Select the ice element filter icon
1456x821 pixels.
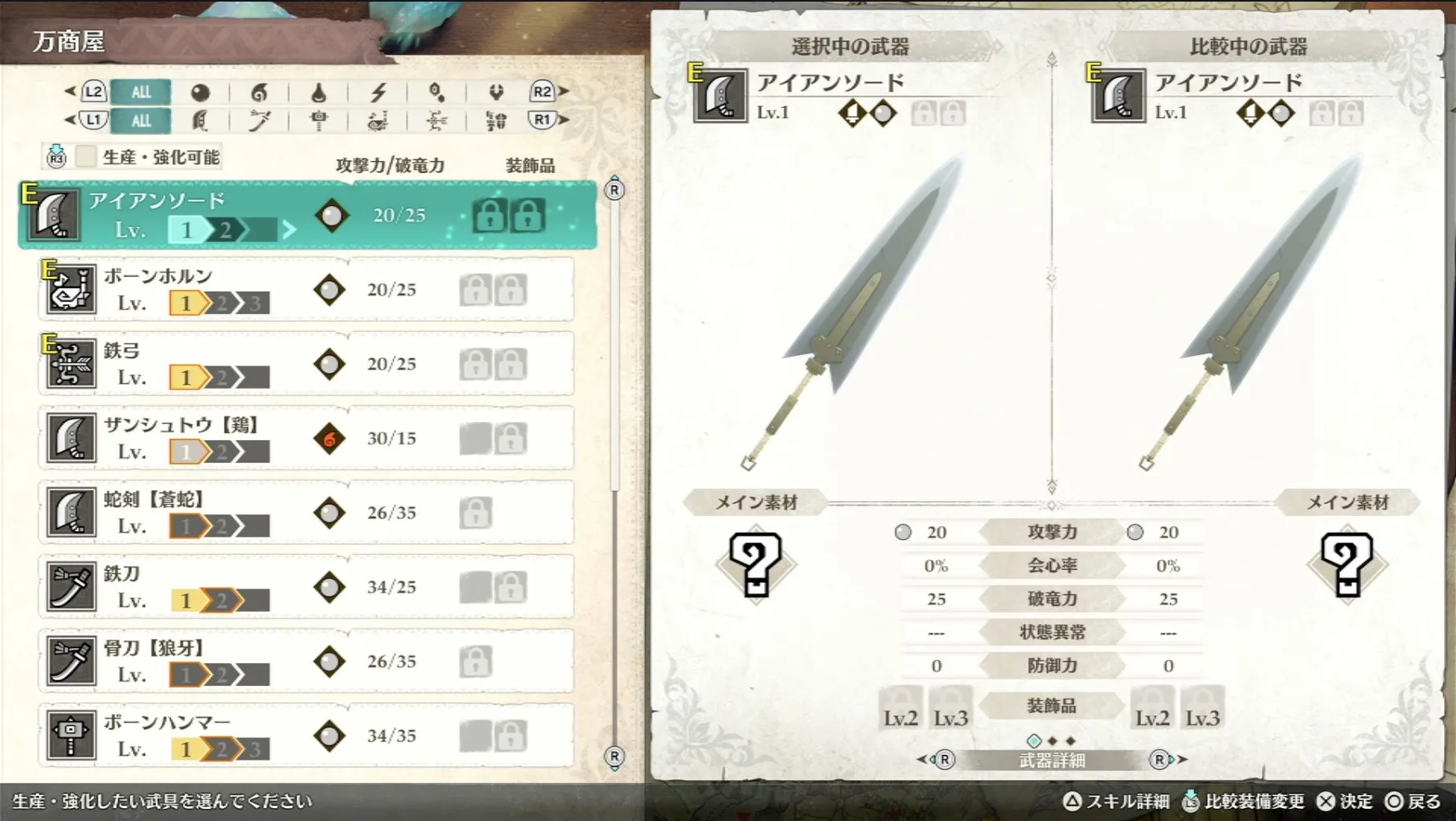(x=437, y=93)
